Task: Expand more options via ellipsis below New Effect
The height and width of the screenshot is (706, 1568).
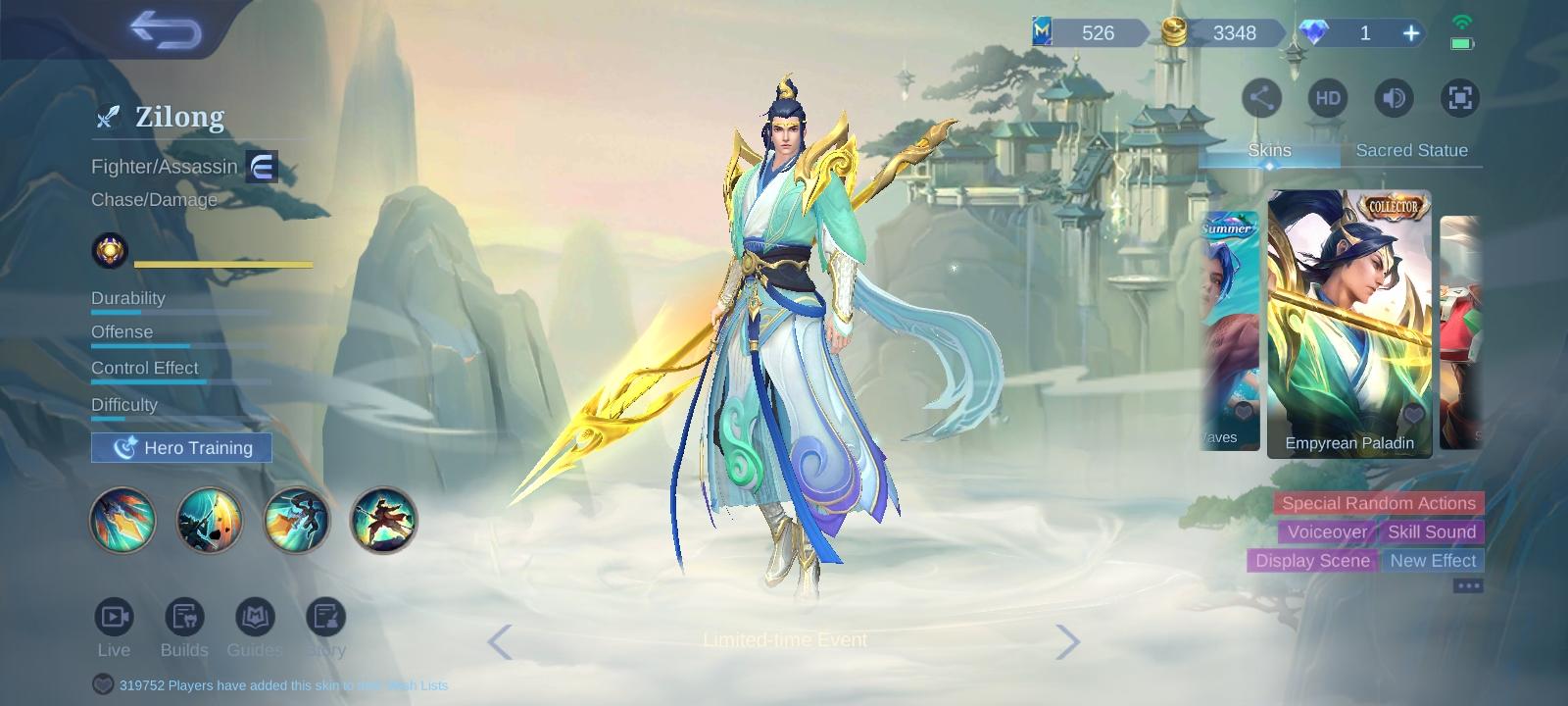Action: click(x=1467, y=584)
